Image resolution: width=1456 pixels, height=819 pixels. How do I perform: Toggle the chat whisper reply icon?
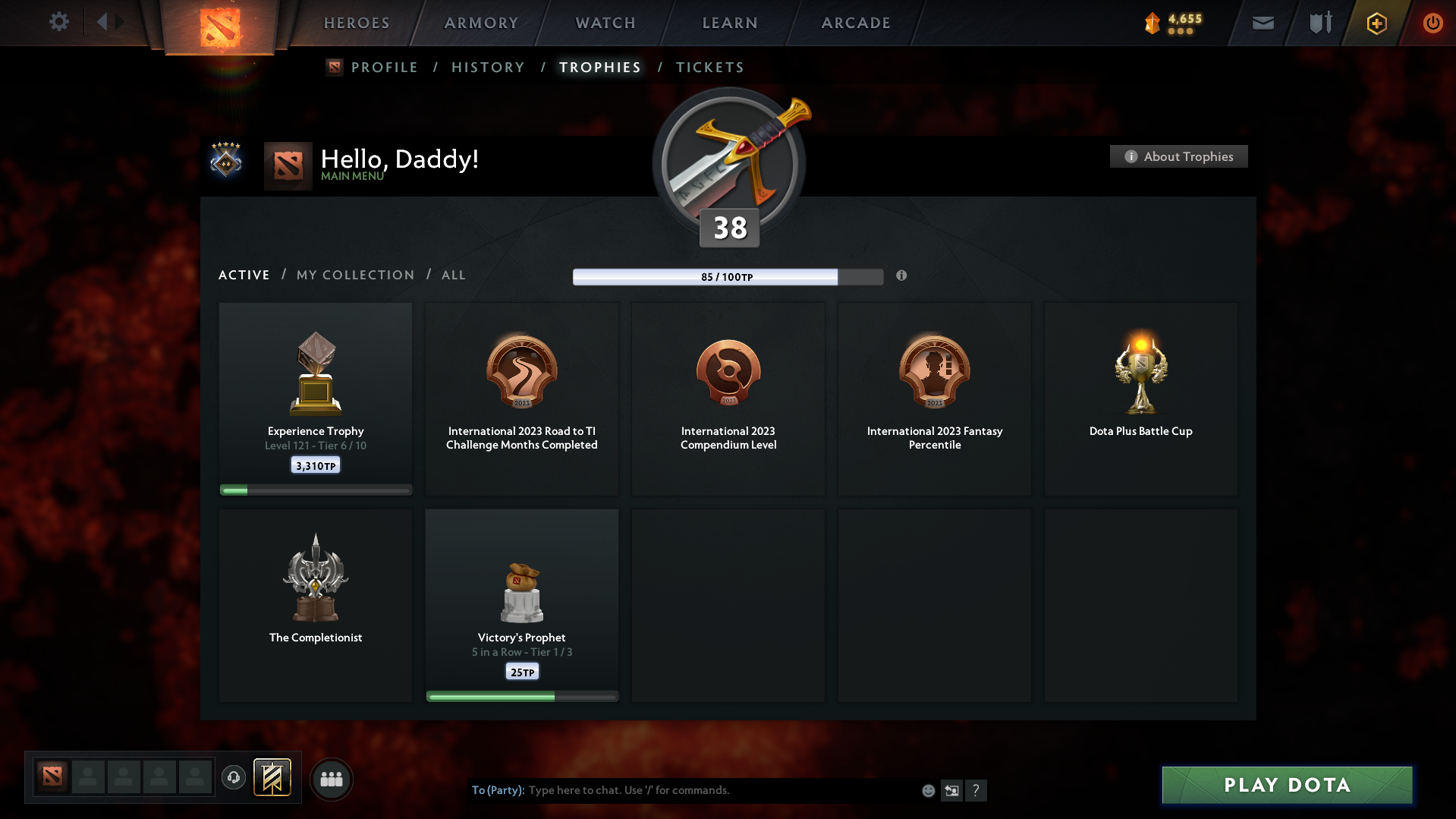951,790
